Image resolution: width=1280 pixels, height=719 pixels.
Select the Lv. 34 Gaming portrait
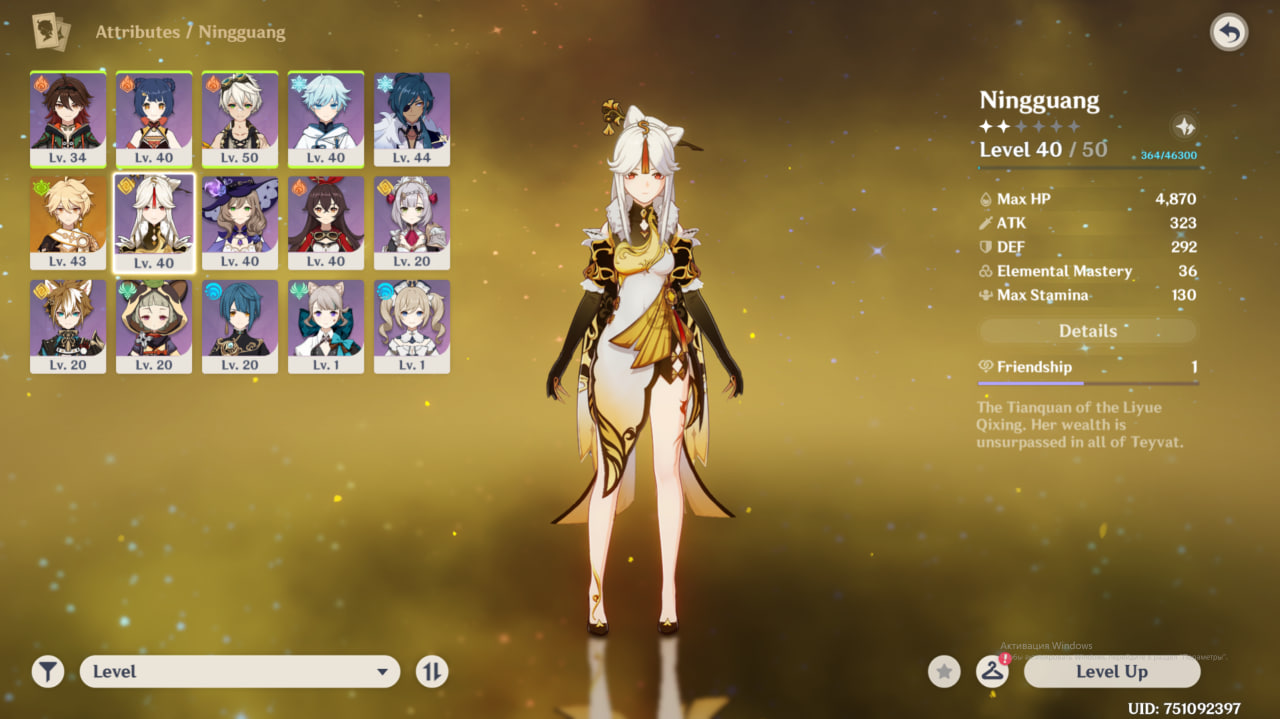pos(68,119)
